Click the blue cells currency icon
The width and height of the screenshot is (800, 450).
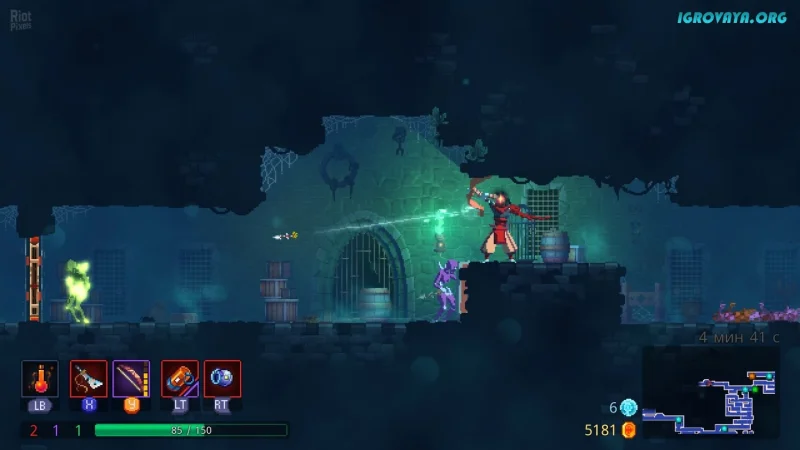coord(628,407)
